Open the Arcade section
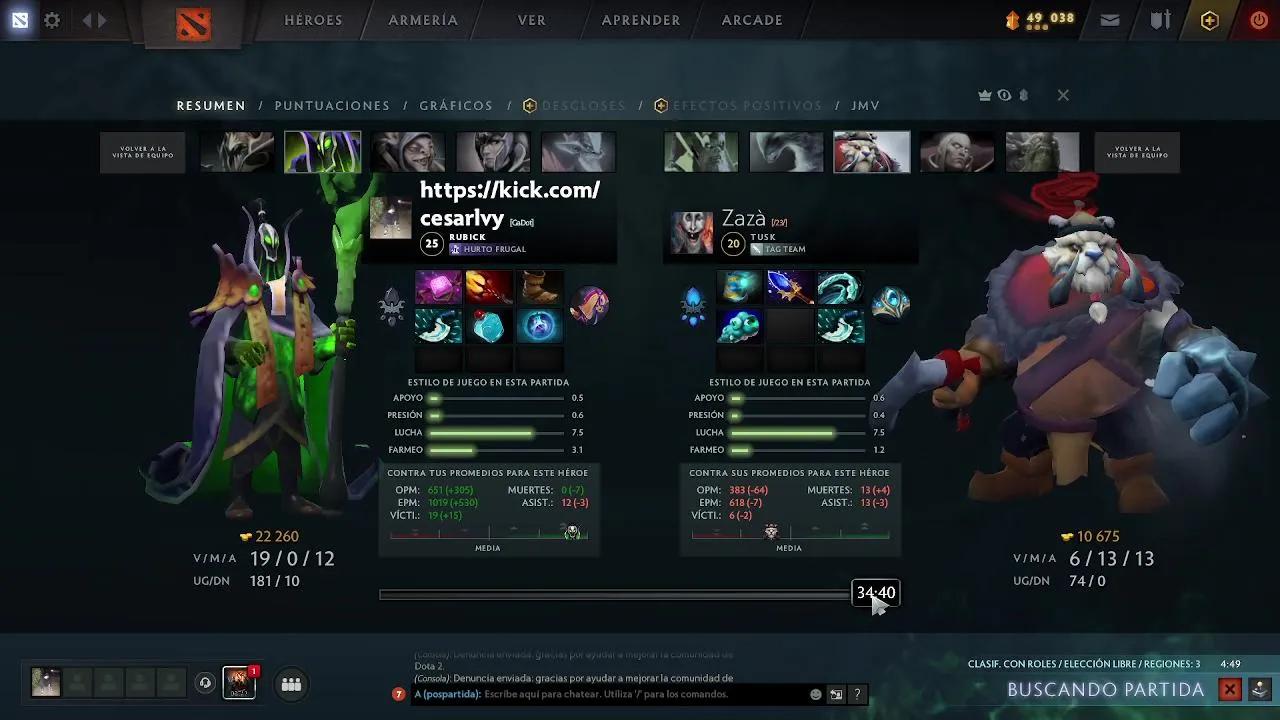Screen dimensions: 1280x720 coord(752,20)
